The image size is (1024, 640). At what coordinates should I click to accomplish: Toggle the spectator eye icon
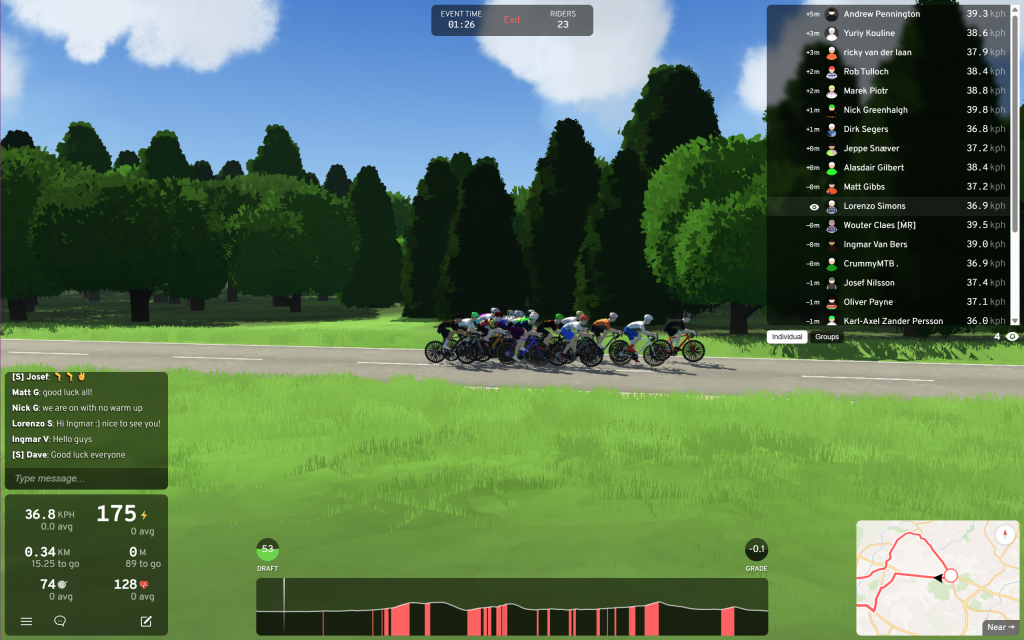coord(1012,337)
